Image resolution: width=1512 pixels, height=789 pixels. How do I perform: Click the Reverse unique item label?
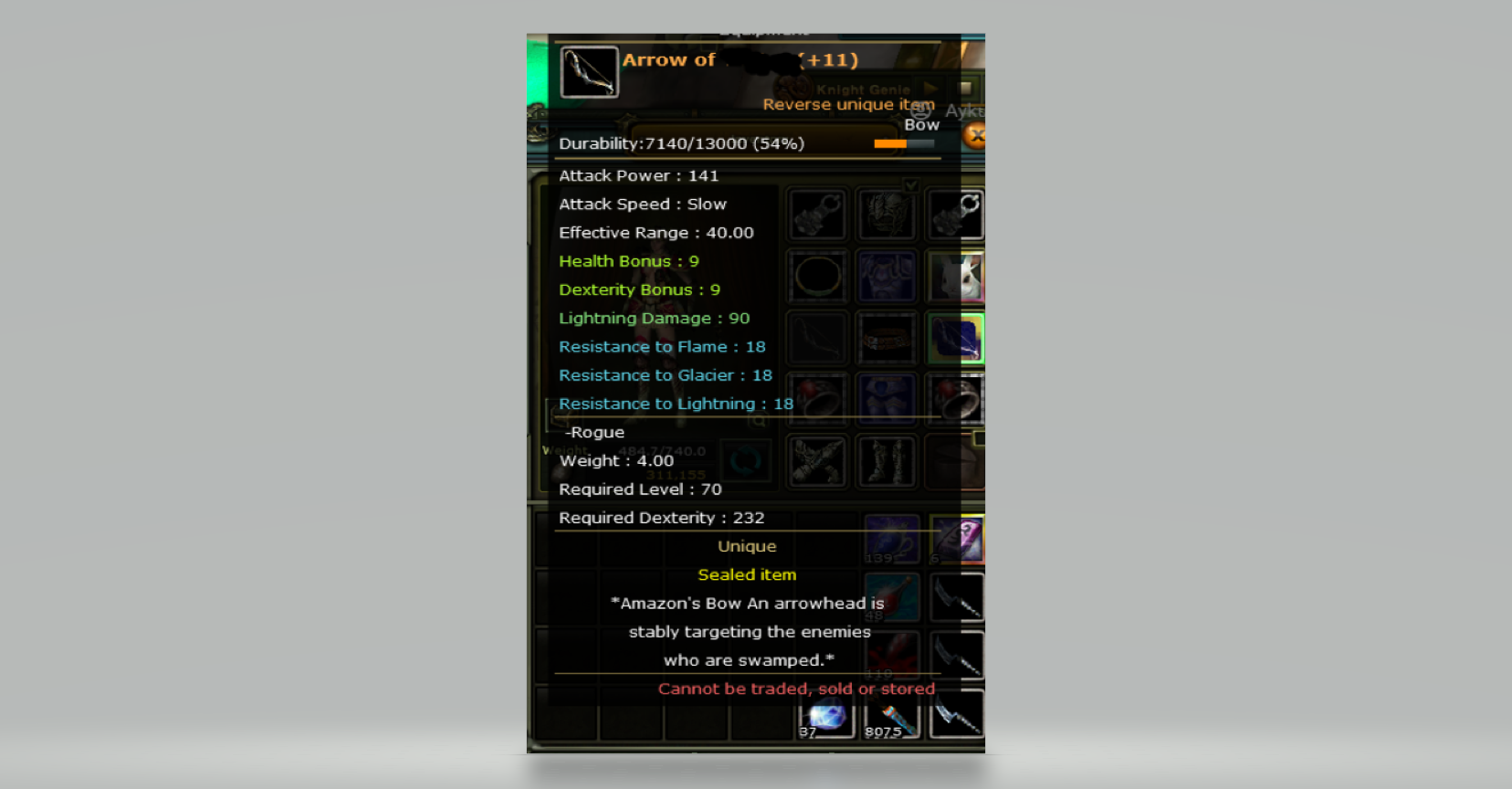coord(847,104)
